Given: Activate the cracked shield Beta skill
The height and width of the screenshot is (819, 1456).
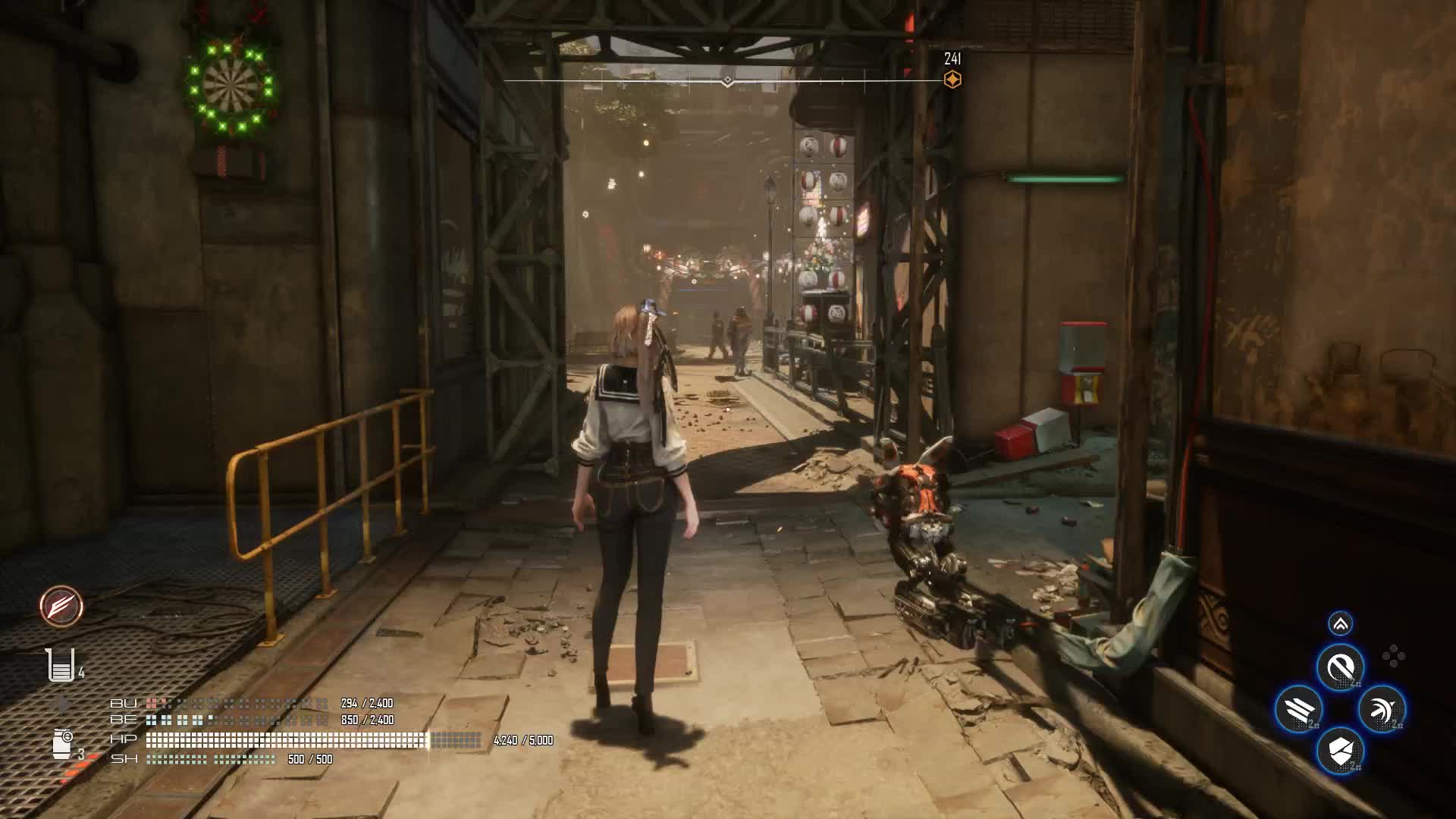Looking at the screenshot, I should pos(1340,751).
